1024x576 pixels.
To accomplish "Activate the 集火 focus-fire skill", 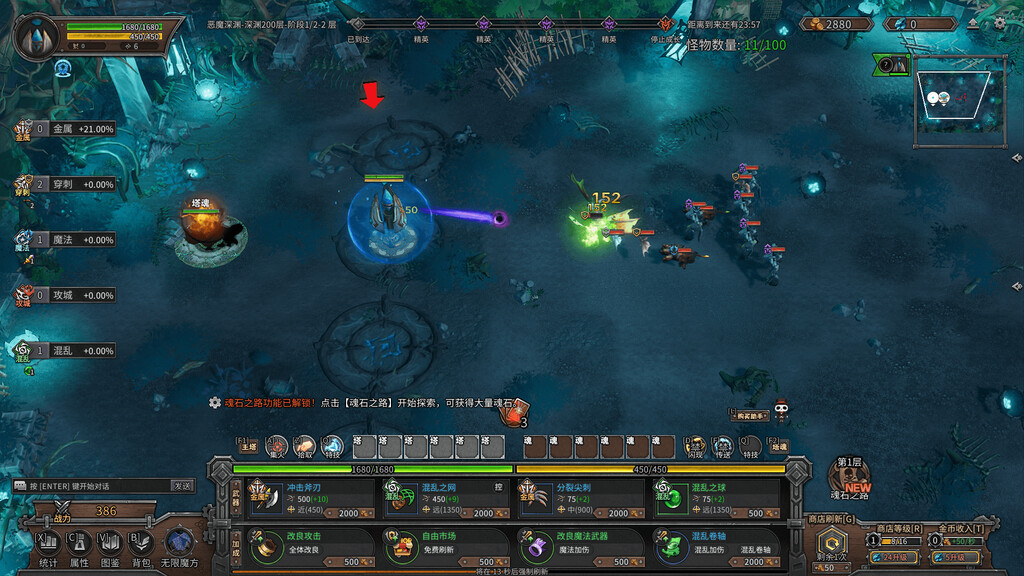I will (x=278, y=446).
